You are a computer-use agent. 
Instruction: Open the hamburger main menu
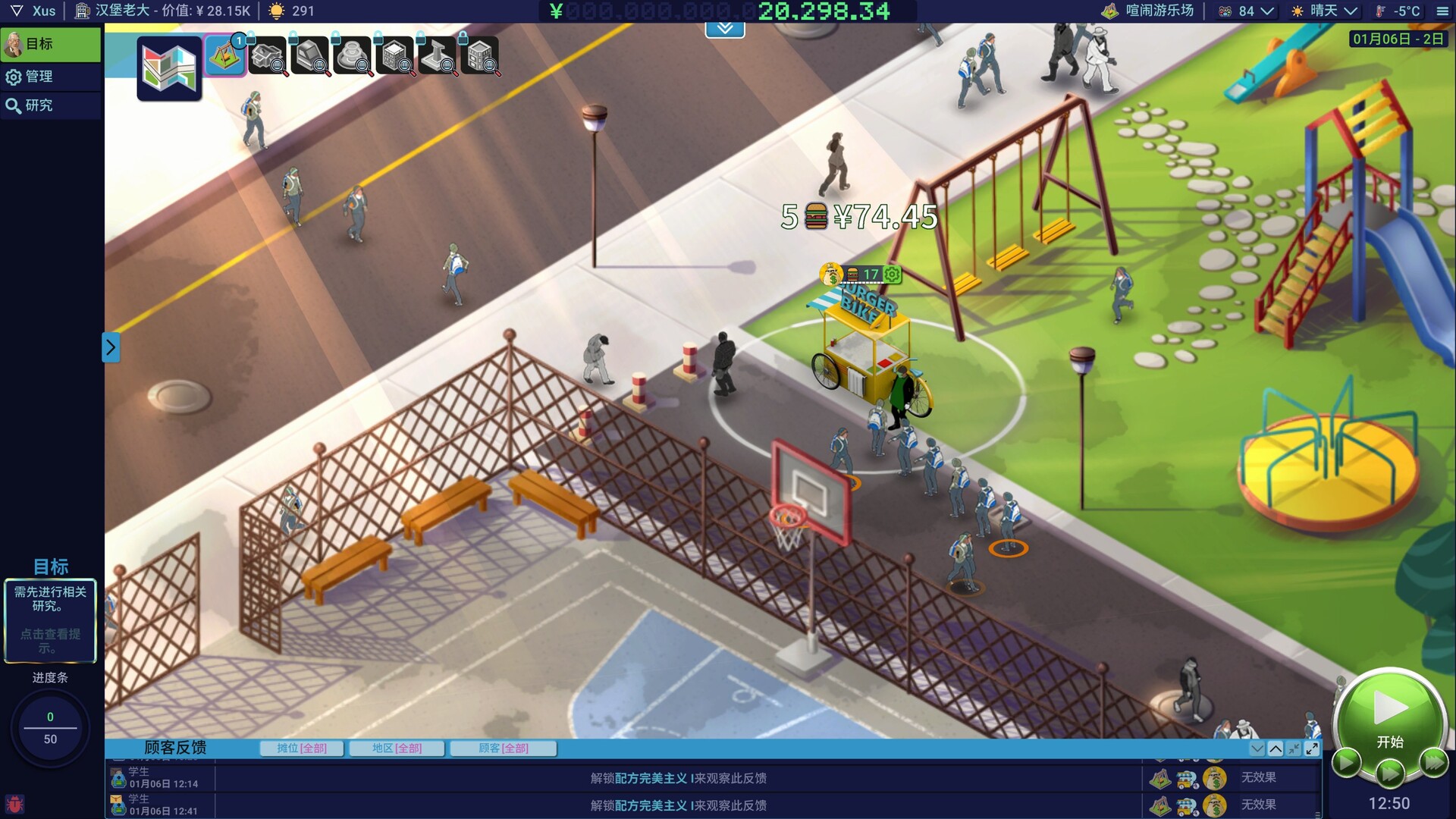click(1442, 11)
